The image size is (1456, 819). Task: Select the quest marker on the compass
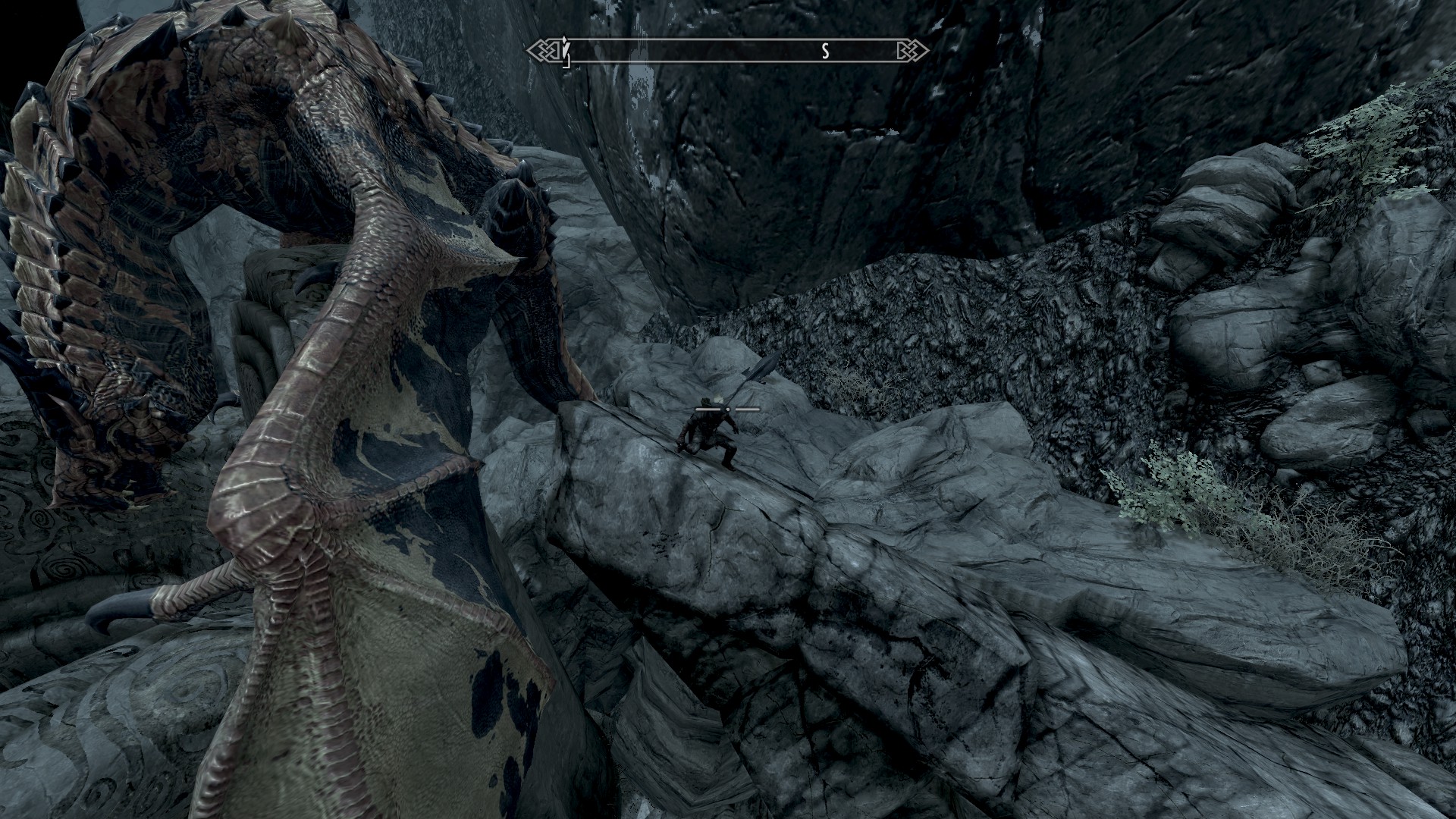tap(565, 51)
